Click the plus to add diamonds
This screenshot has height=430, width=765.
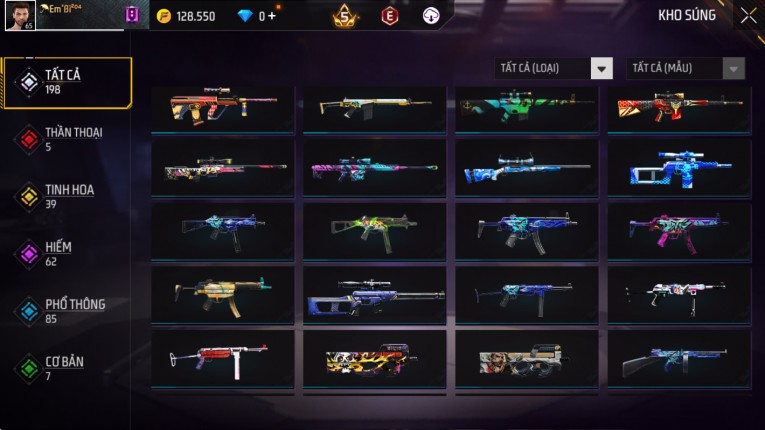point(272,16)
